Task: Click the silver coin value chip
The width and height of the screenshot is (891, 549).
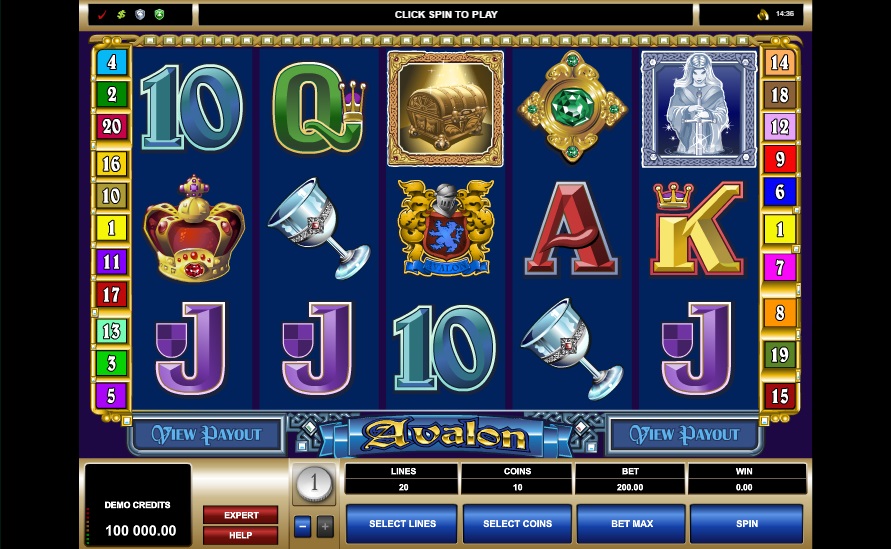Action: point(314,485)
